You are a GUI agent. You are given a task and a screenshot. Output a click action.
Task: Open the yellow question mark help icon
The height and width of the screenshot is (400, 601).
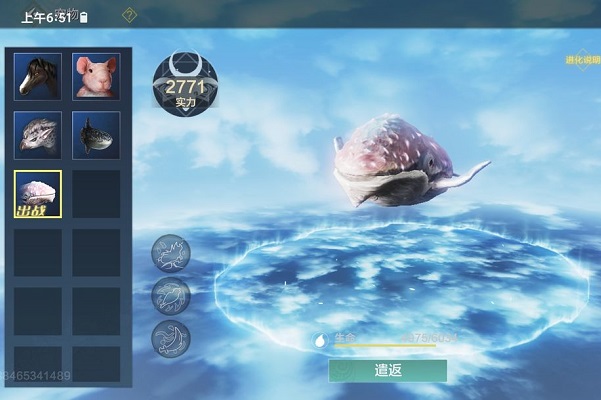[x=129, y=15]
